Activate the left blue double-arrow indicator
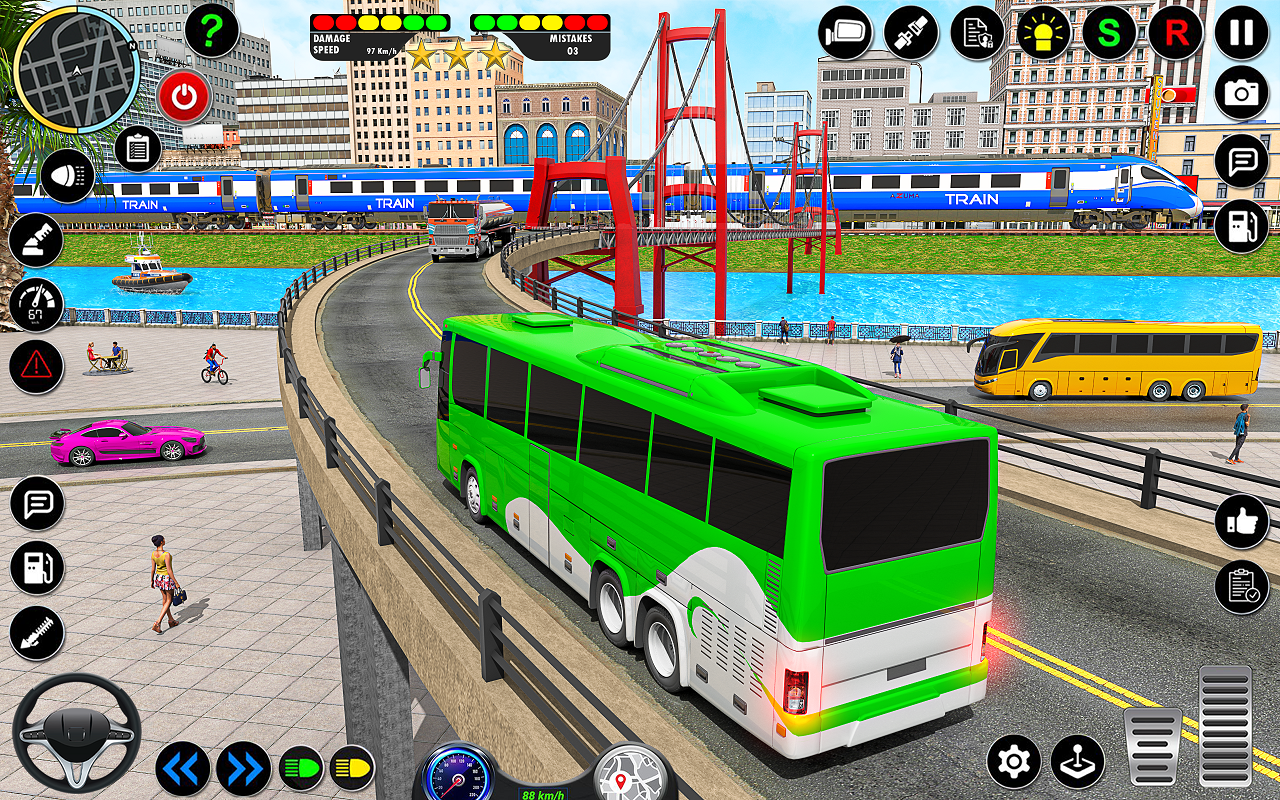Screen dimensions: 1280x800 pyautogui.click(x=183, y=768)
